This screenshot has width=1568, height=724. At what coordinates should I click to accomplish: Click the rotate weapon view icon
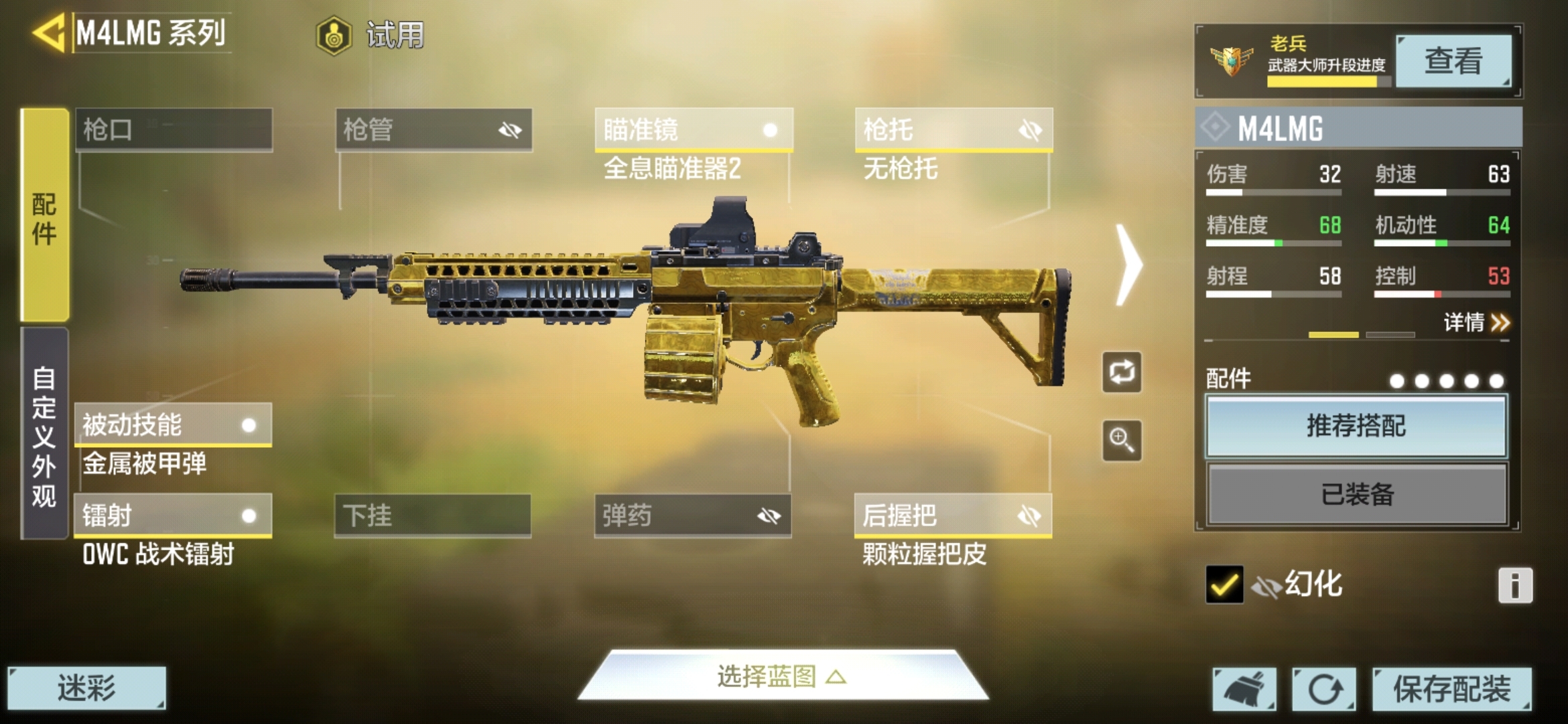(1121, 373)
